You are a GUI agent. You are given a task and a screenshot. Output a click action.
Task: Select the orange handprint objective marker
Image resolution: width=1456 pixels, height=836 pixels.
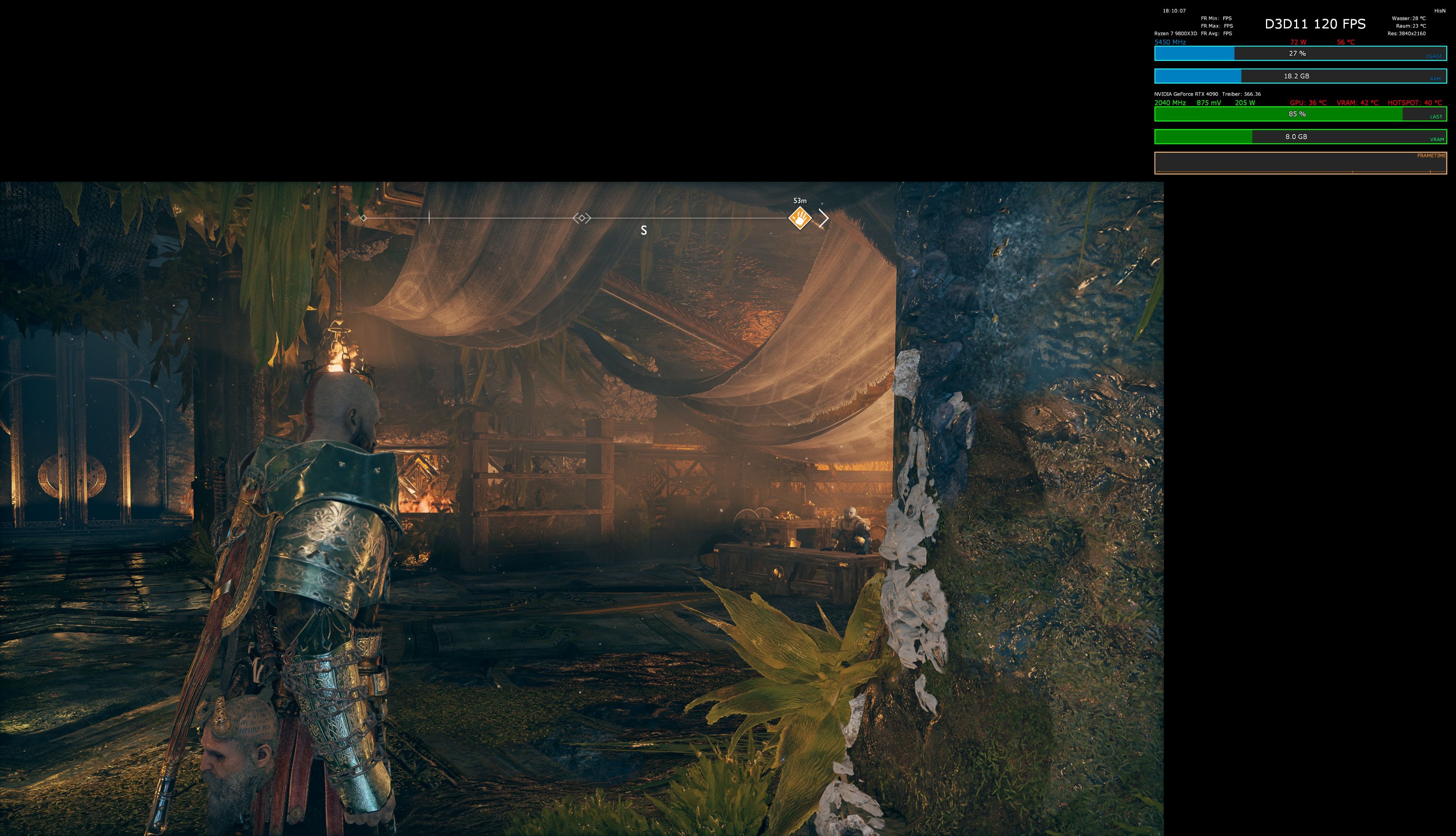tap(801, 219)
